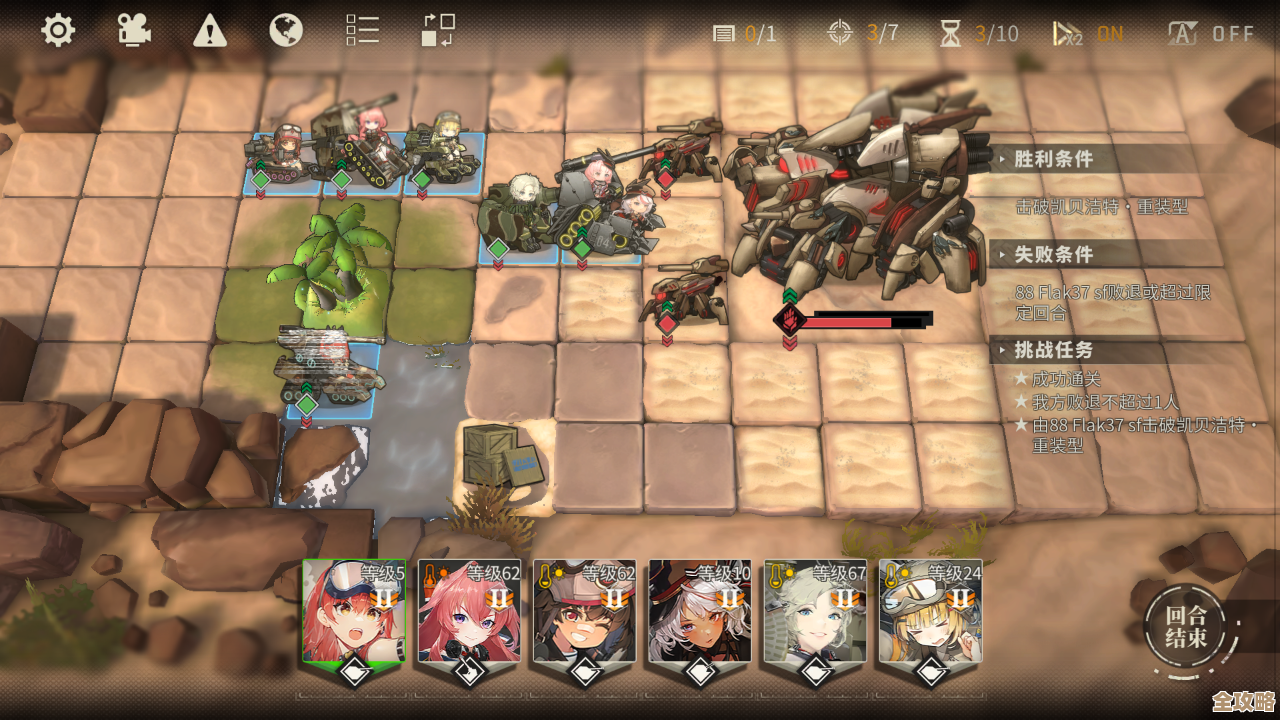End the turn with 回合结束 button
Image resolution: width=1280 pixels, height=720 pixels.
[x=1185, y=626]
